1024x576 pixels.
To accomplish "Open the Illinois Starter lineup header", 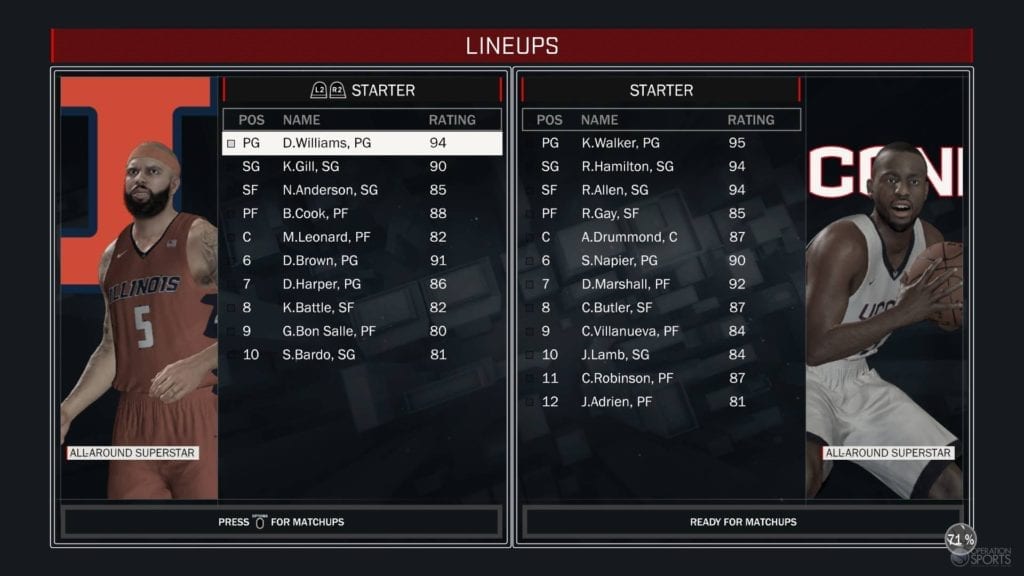I will pyautogui.click(x=362, y=90).
